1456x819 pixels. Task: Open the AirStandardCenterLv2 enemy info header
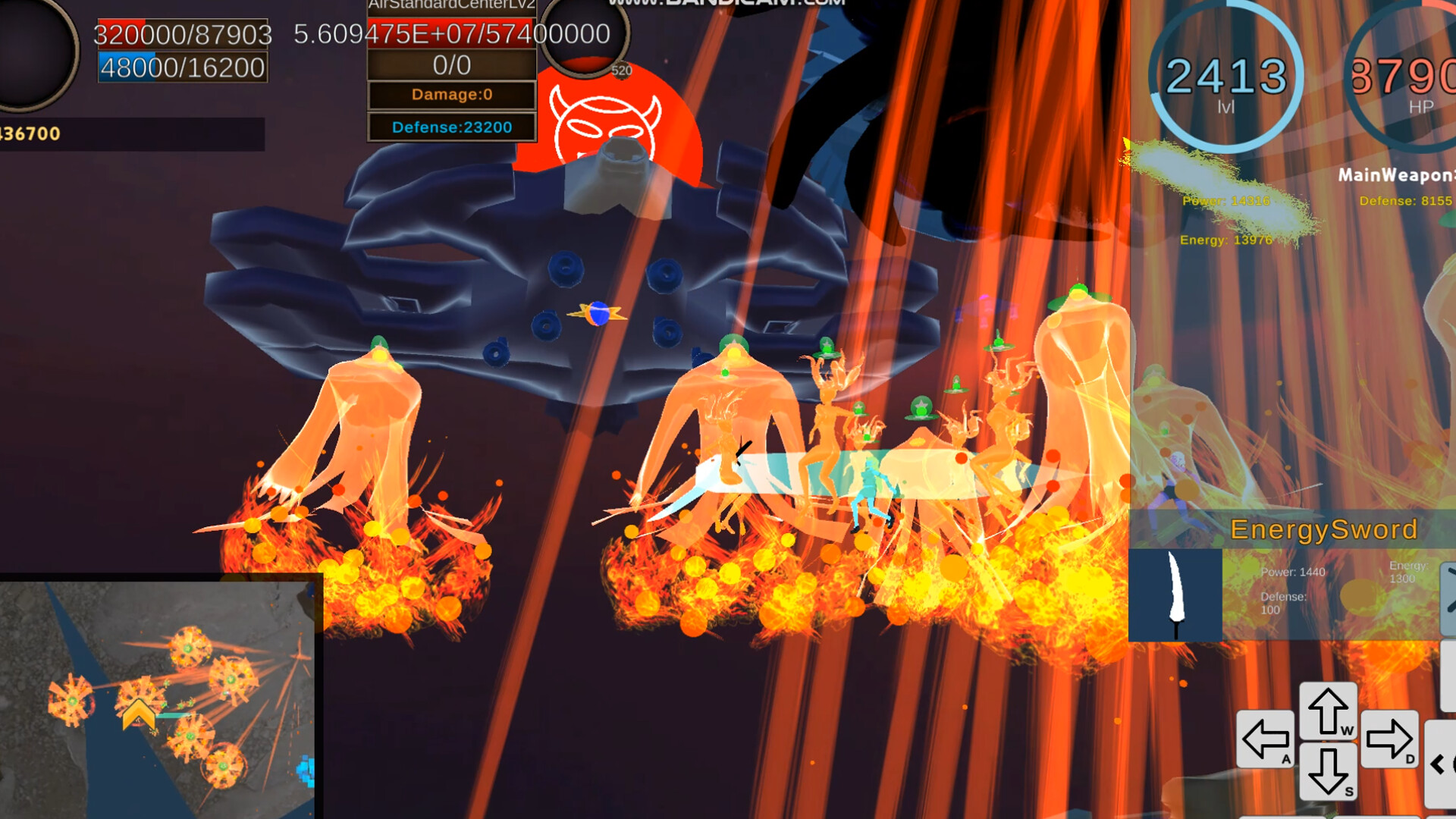[x=452, y=5]
